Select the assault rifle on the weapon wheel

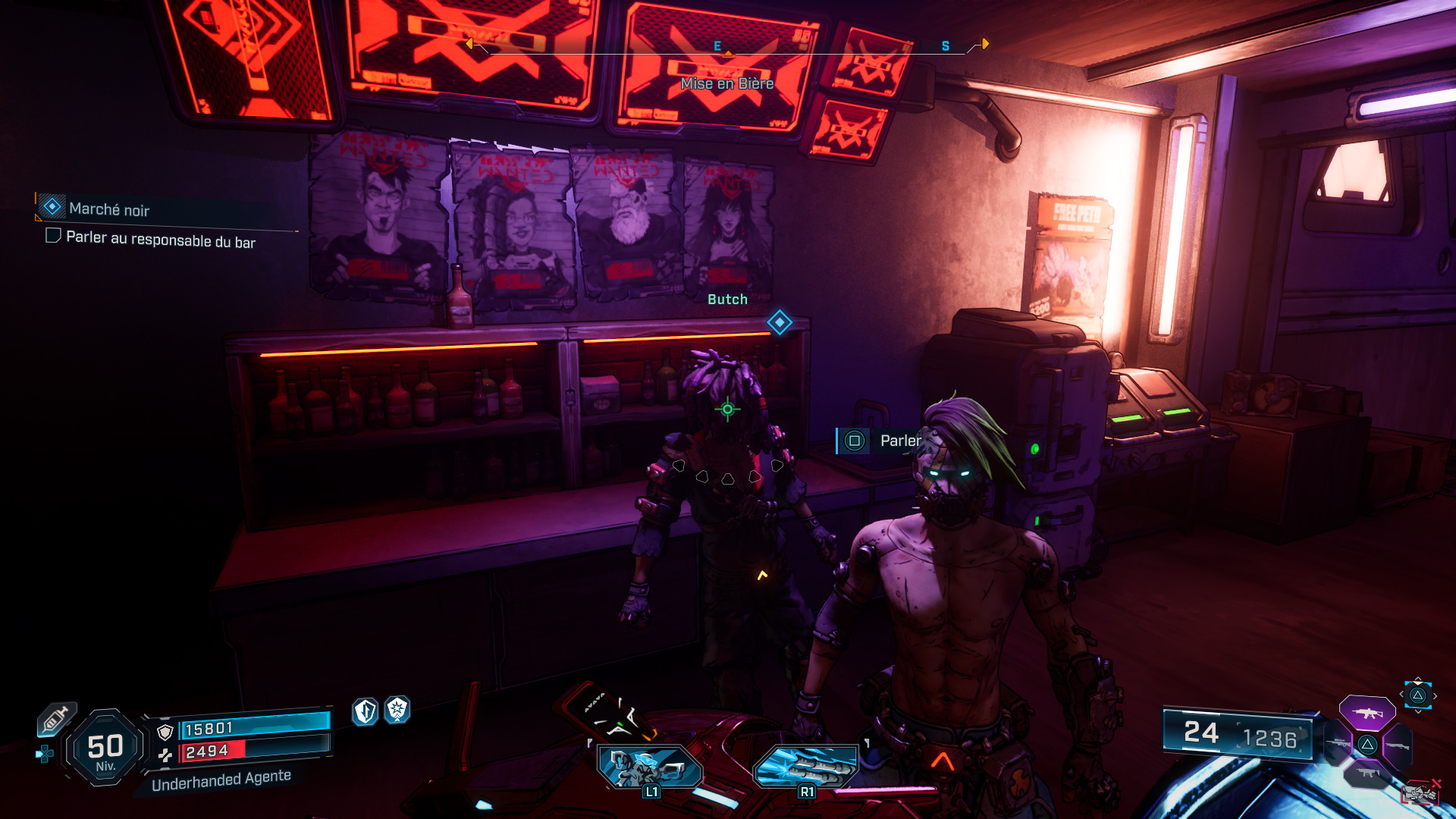[x=1369, y=714]
